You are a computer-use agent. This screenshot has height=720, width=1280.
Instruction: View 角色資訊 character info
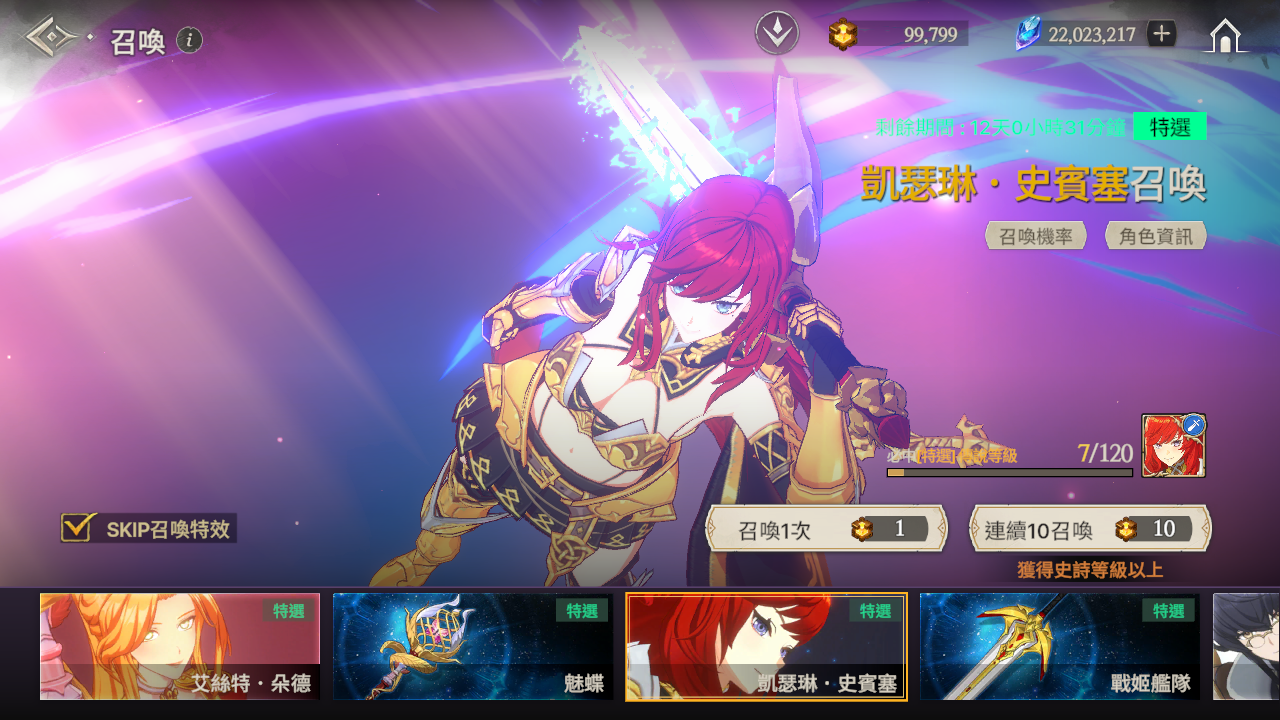[x=1155, y=236]
